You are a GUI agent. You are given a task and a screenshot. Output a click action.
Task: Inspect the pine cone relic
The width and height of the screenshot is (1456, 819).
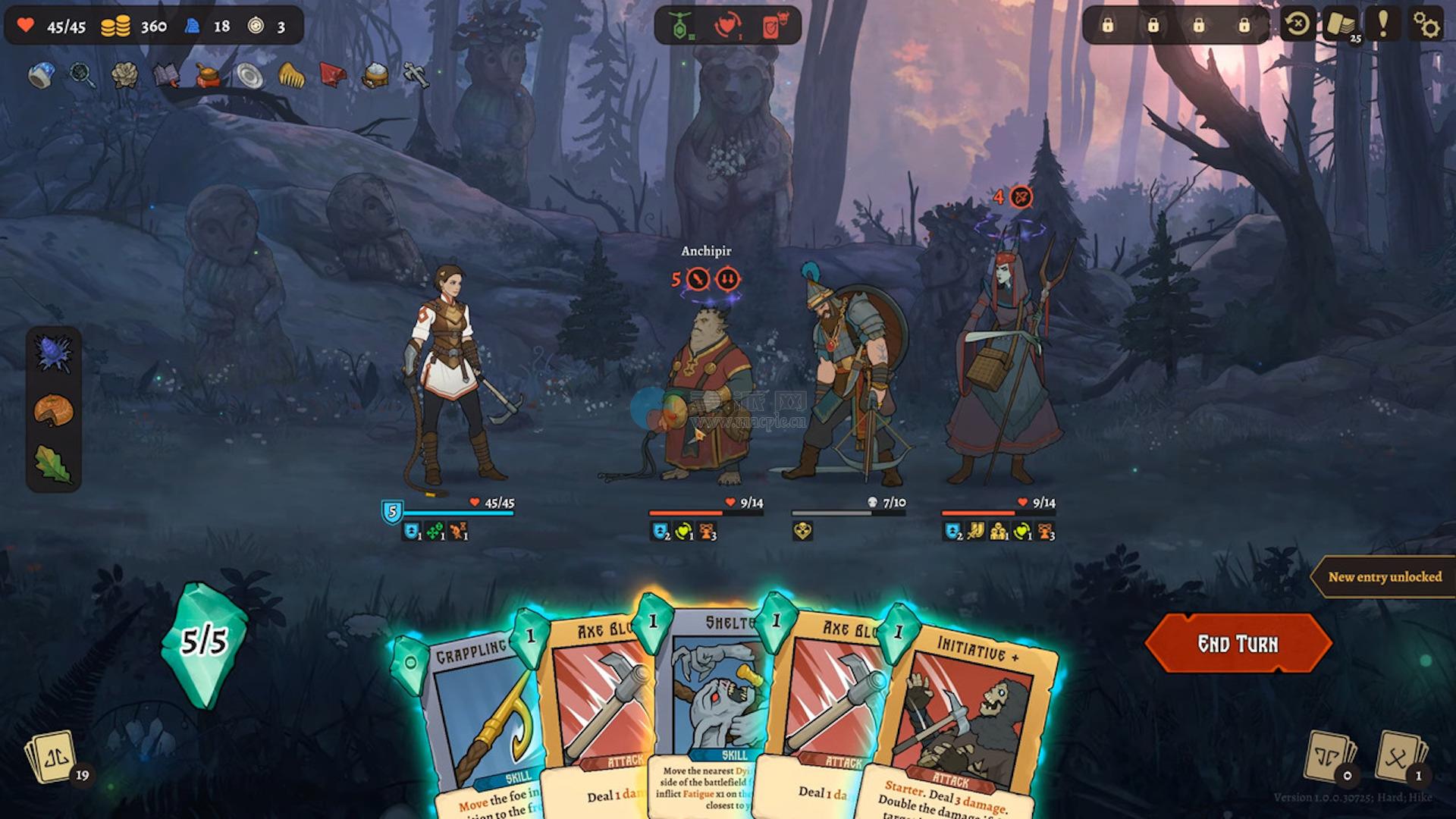(124, 74)
